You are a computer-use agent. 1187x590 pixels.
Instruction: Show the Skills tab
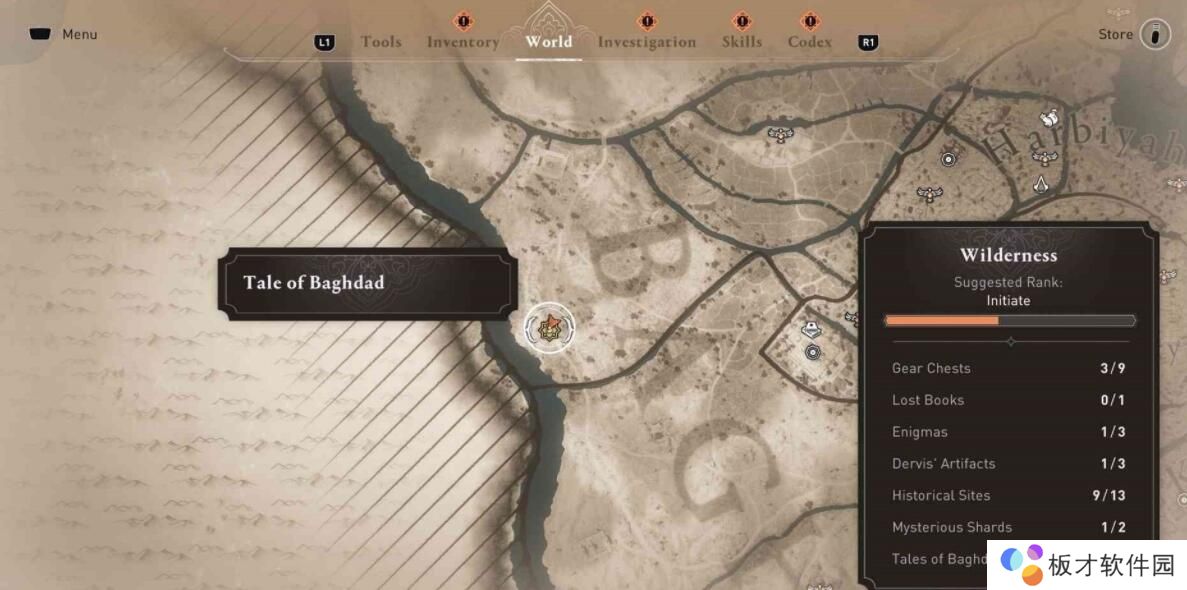[741, 42]
